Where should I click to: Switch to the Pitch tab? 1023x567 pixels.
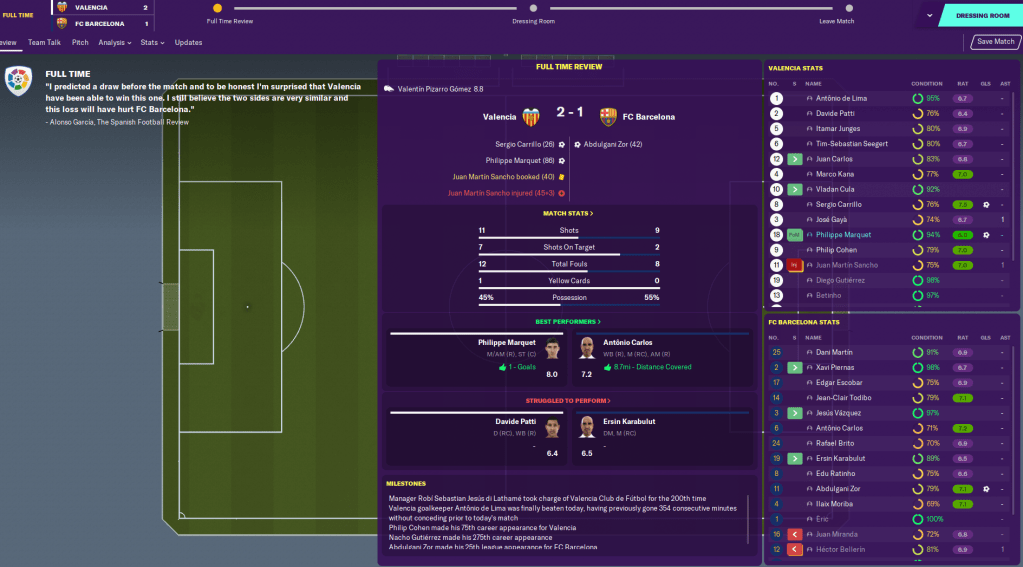tap(80, 43)
